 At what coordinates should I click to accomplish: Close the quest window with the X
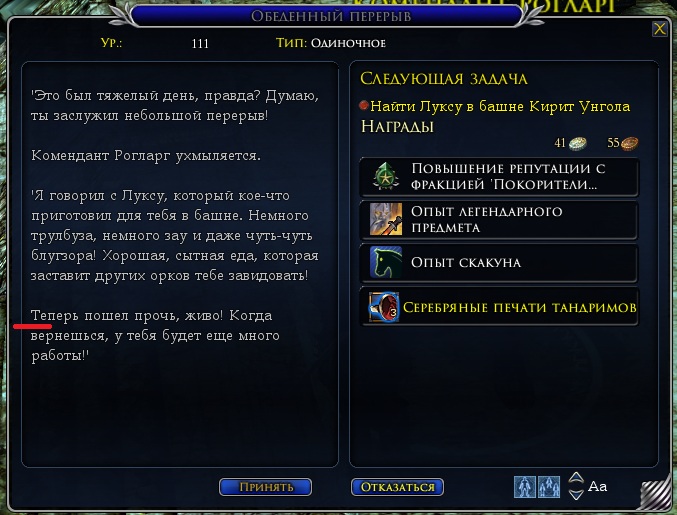point(659,29)
